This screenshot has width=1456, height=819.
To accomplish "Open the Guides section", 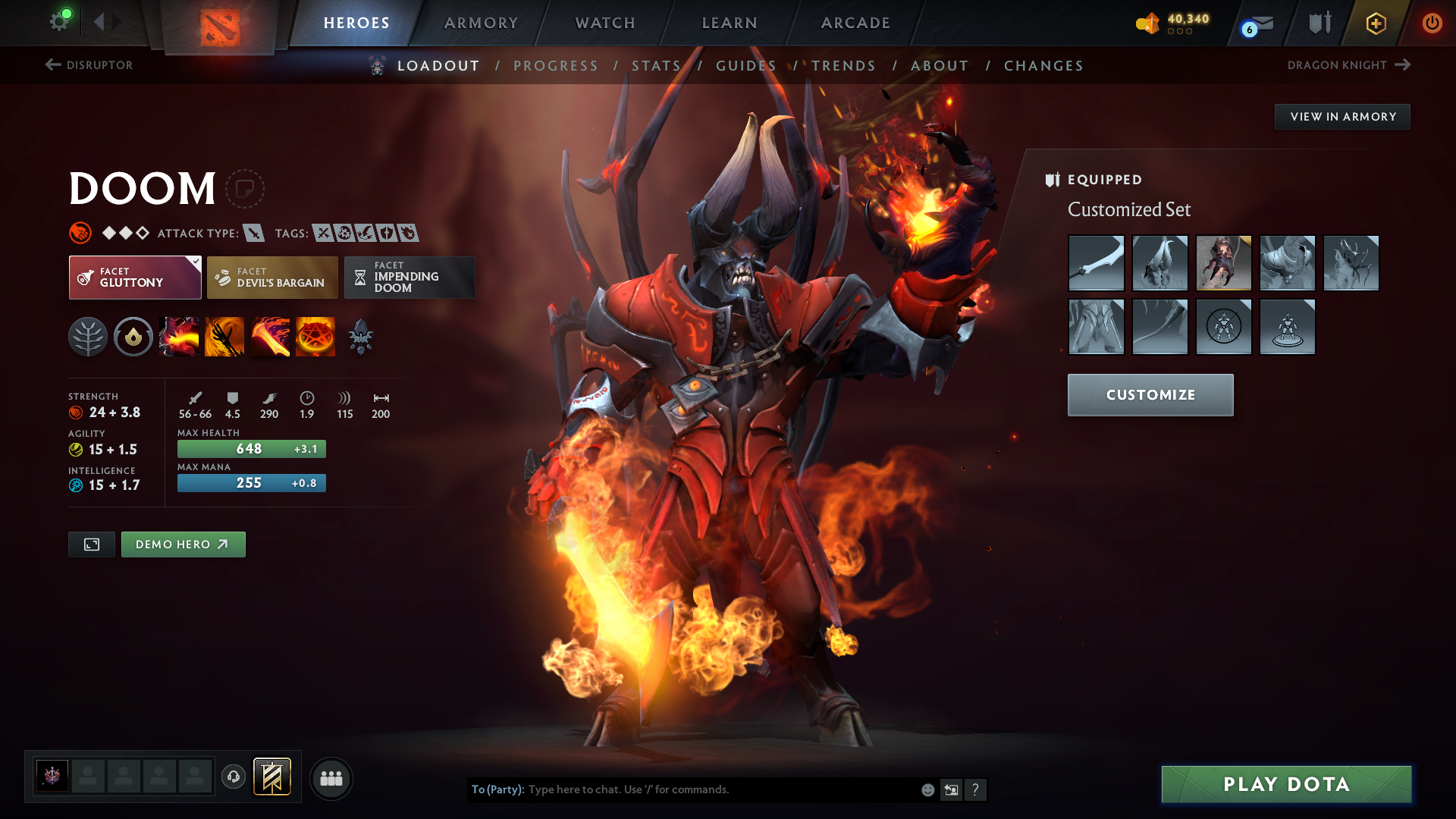I will (x=746, y=66).
